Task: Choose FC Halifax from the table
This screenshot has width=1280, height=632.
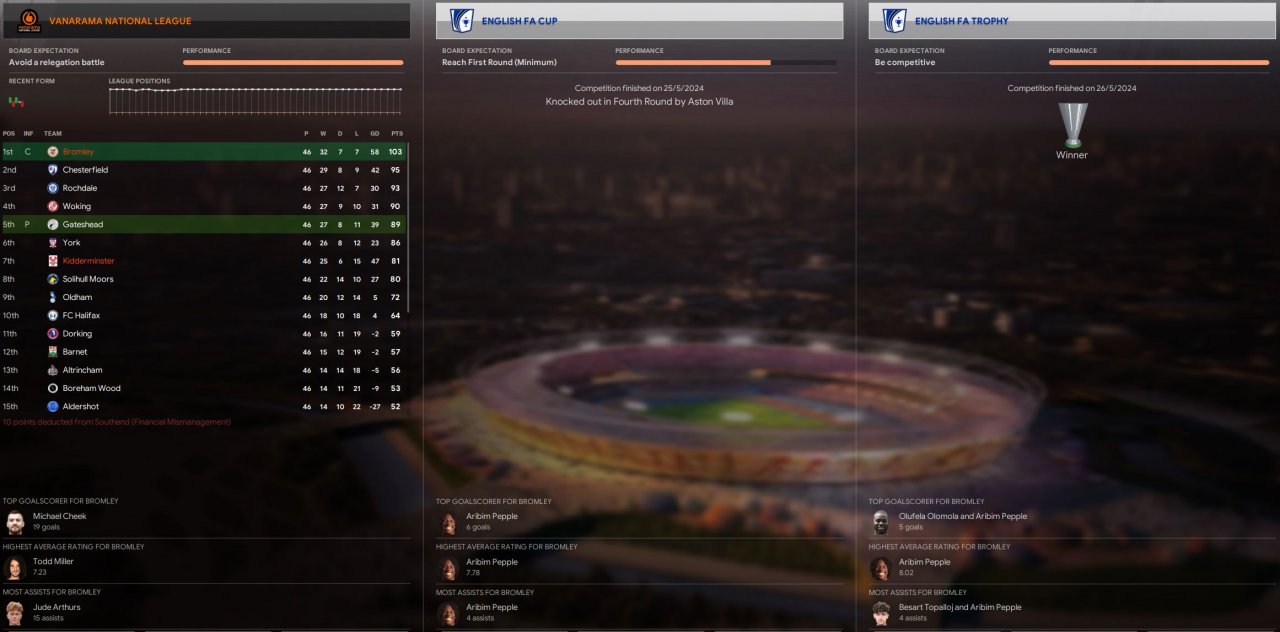Action: [81, 316]
